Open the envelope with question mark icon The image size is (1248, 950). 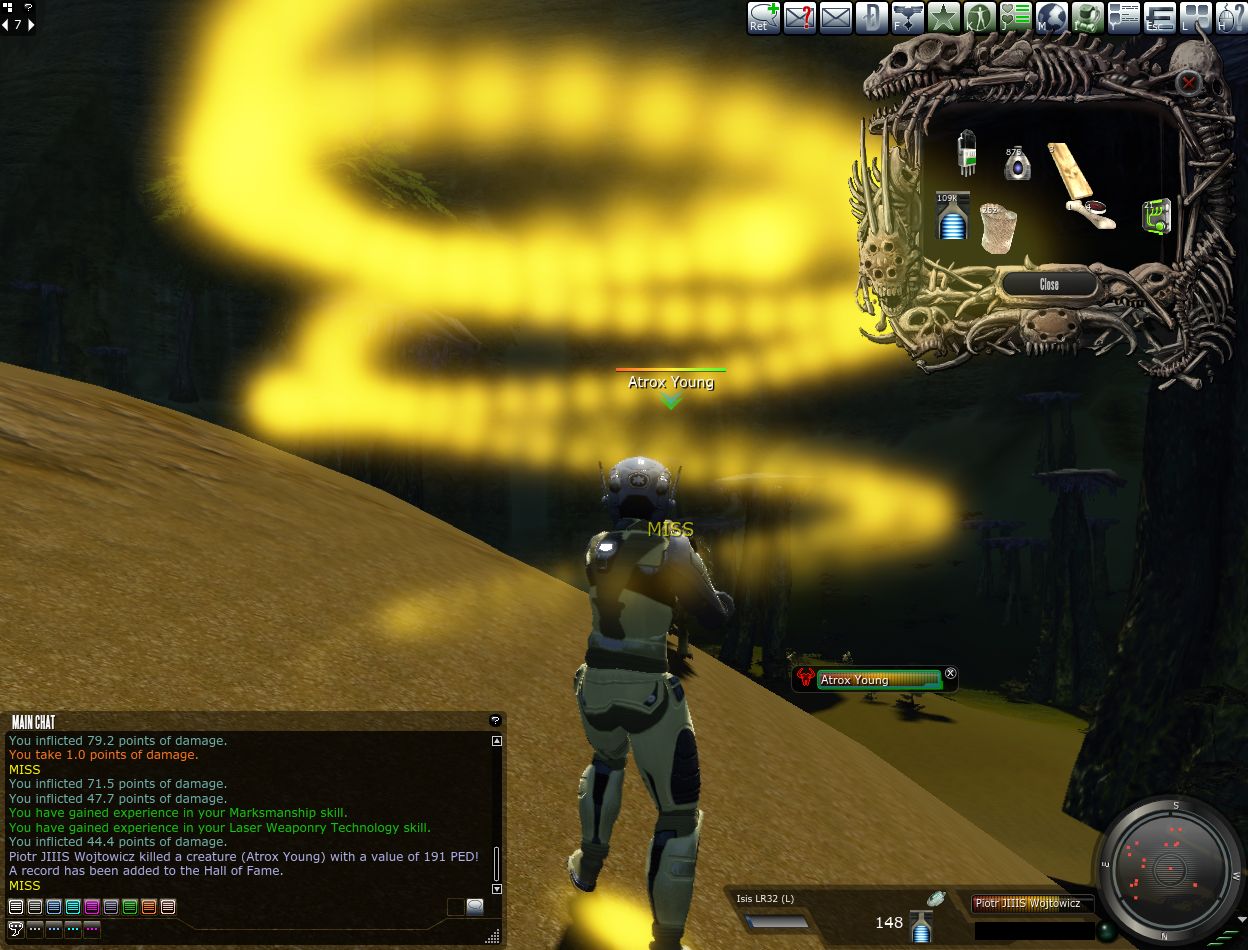click(799, 18)
